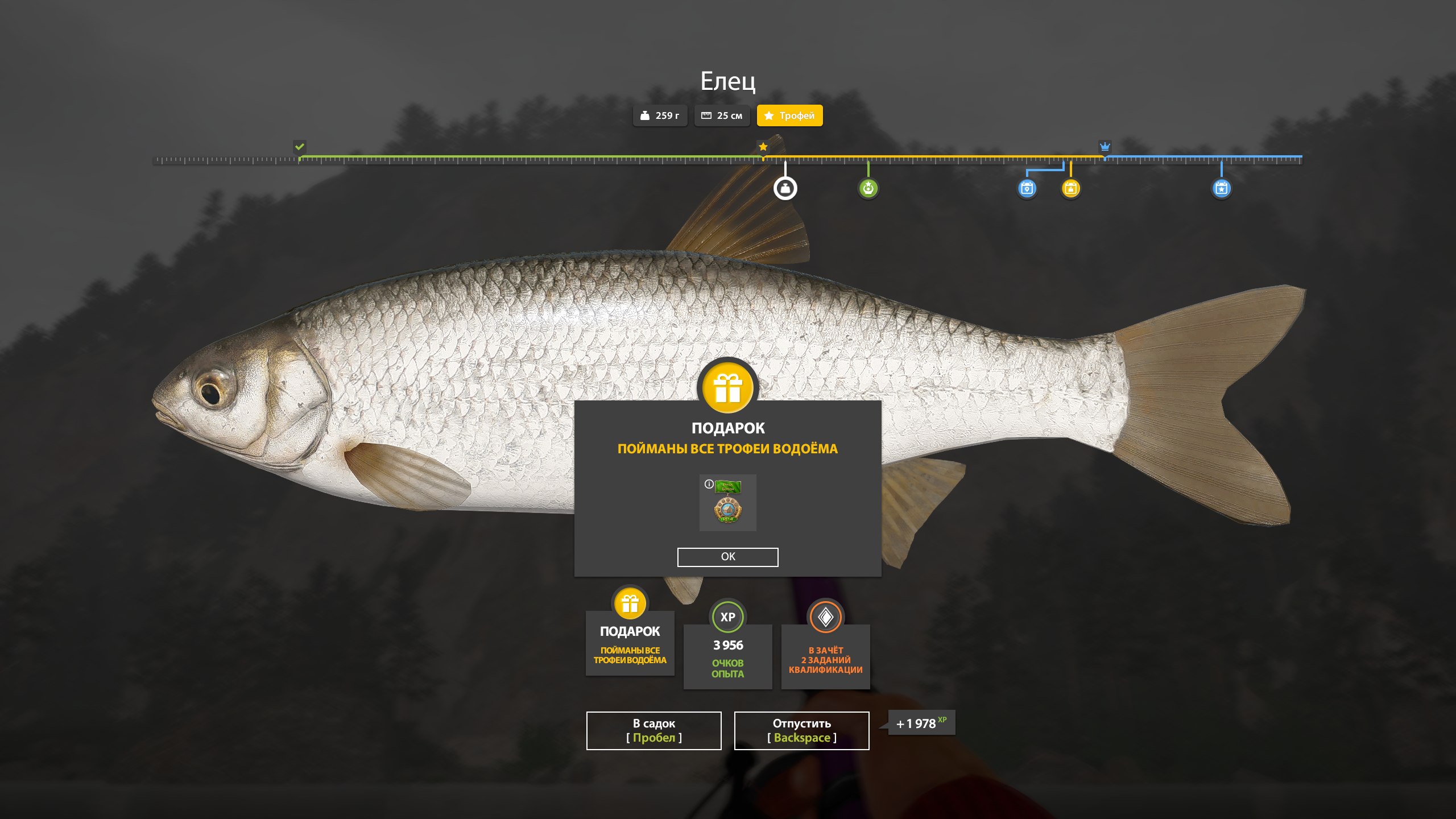The image size is (1456, 819).
Task: Select the qualification tasks card
Action: [825, 653]
